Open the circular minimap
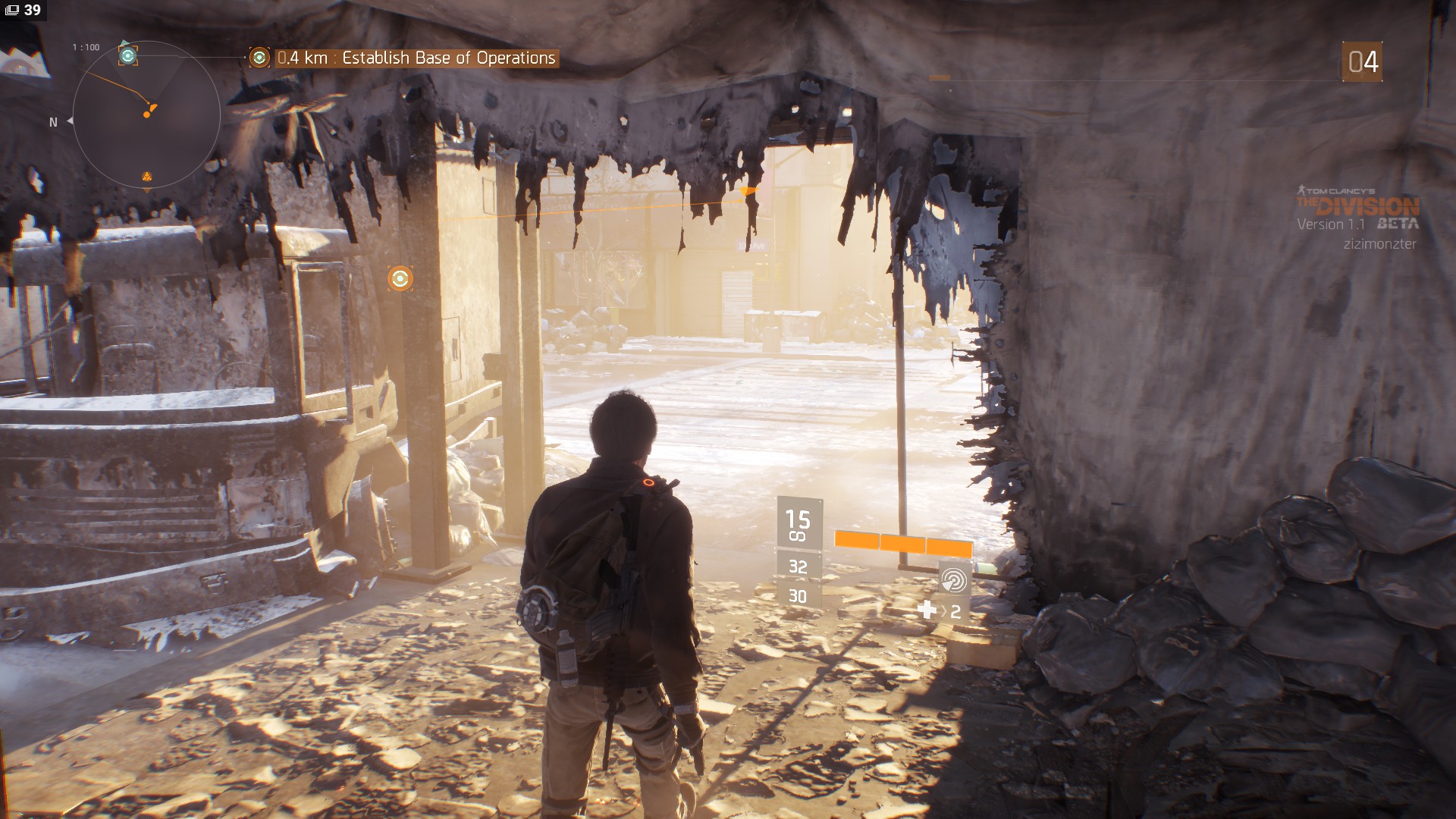Screen dimensions: 1456x819 tap(146, 115)
